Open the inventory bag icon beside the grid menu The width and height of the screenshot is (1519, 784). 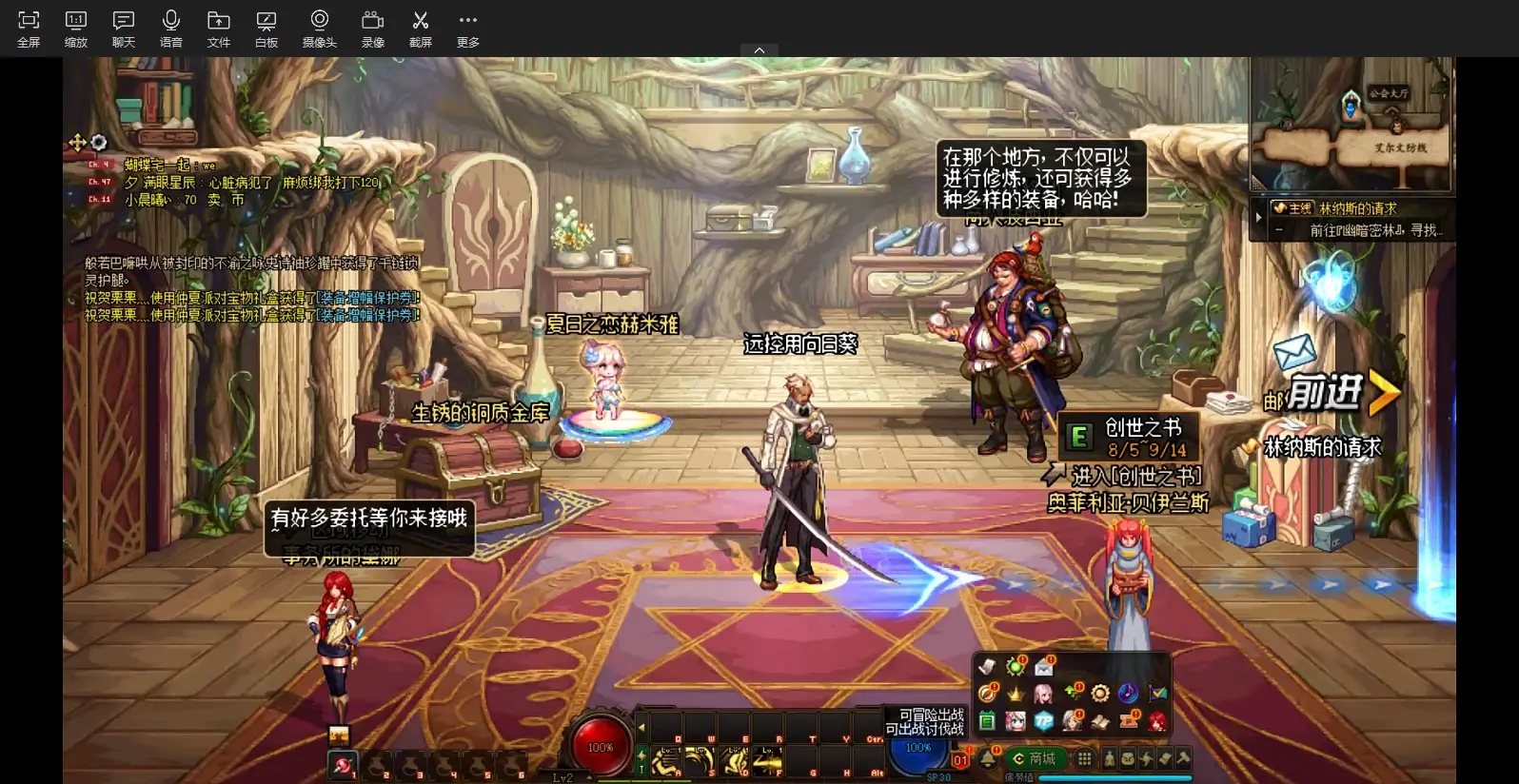coord(1128,758)
